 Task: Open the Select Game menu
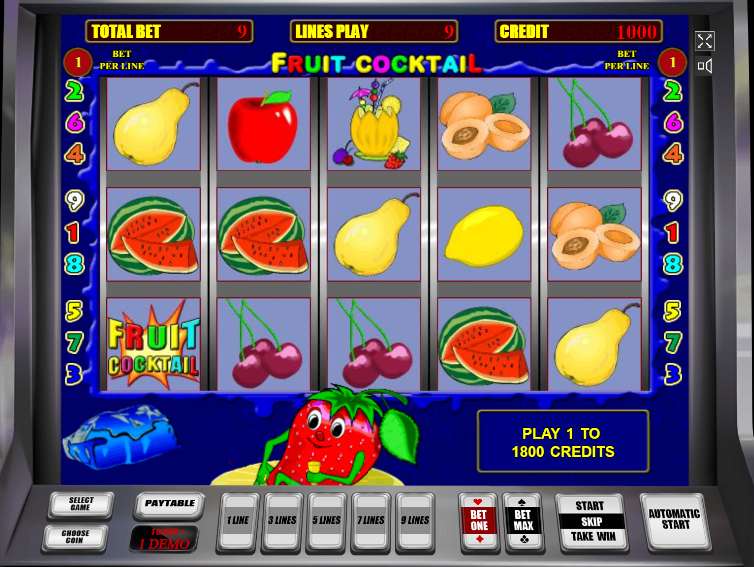pos(80,505)
